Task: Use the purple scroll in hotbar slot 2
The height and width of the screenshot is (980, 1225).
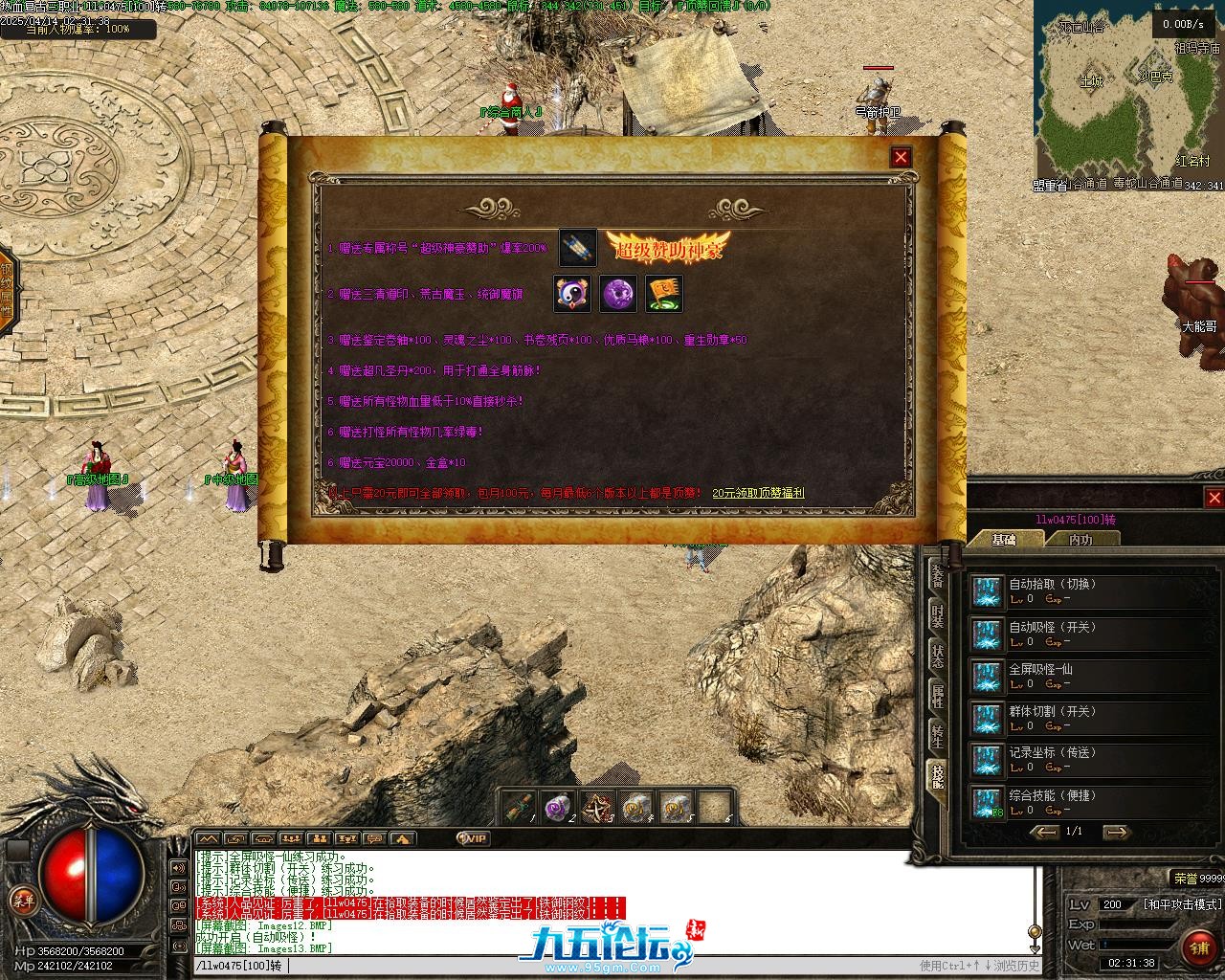Action: click(x=557, y=809)
